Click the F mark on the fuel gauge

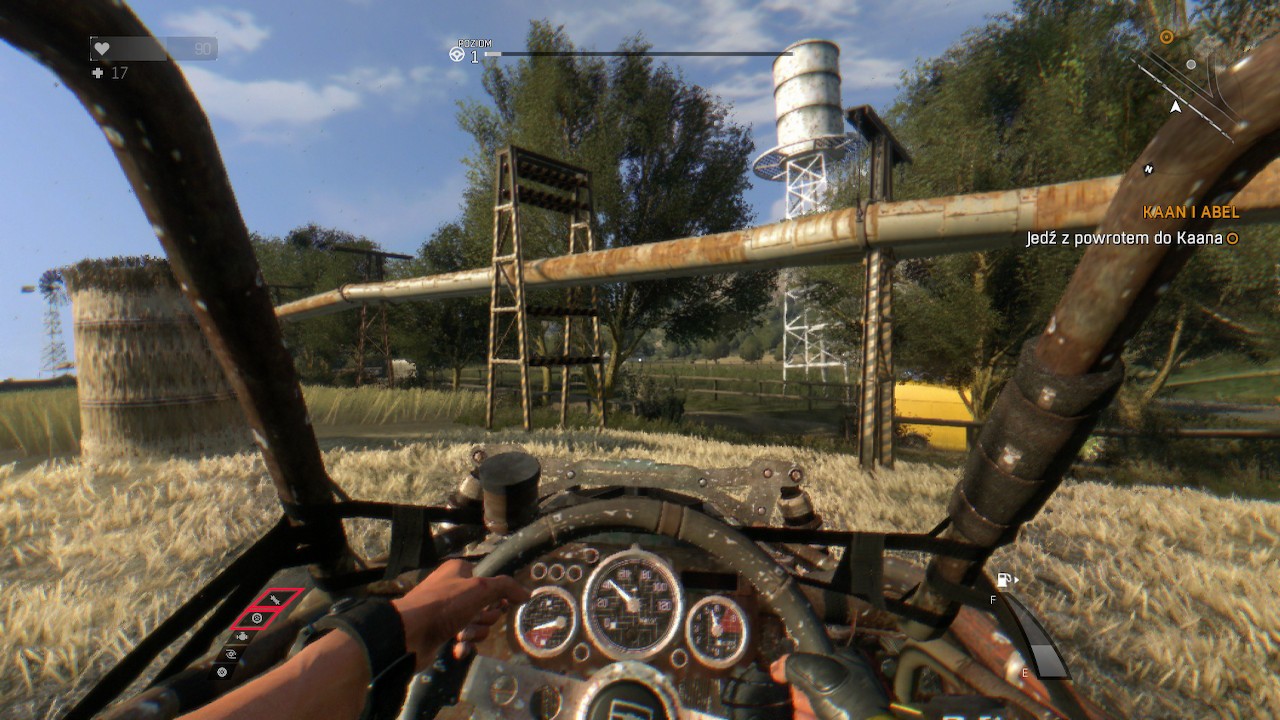pos(992,600)
